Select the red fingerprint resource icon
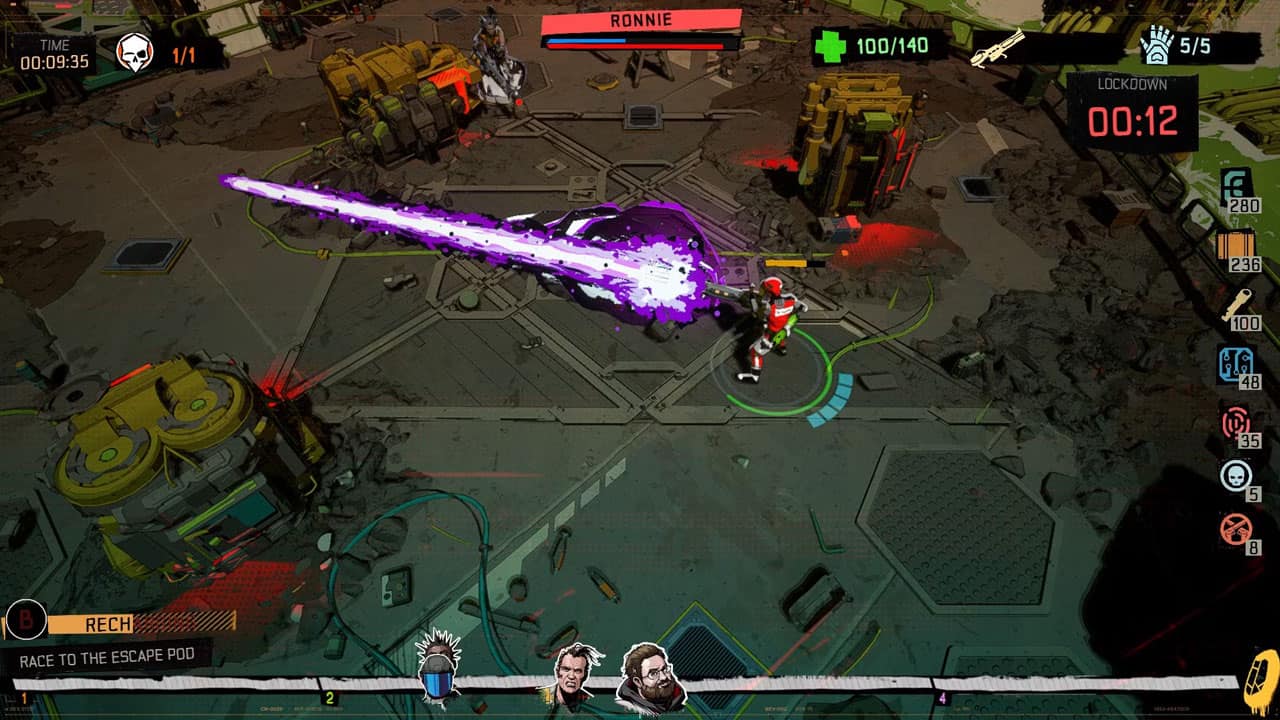 pos(1237,422)
